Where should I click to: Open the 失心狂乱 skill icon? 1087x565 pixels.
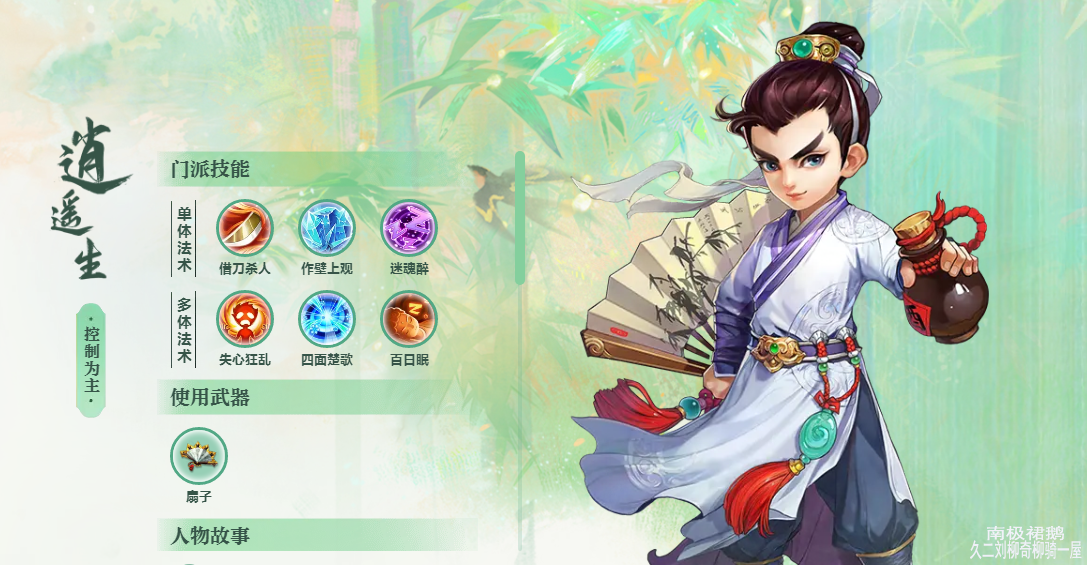(245, 319)
